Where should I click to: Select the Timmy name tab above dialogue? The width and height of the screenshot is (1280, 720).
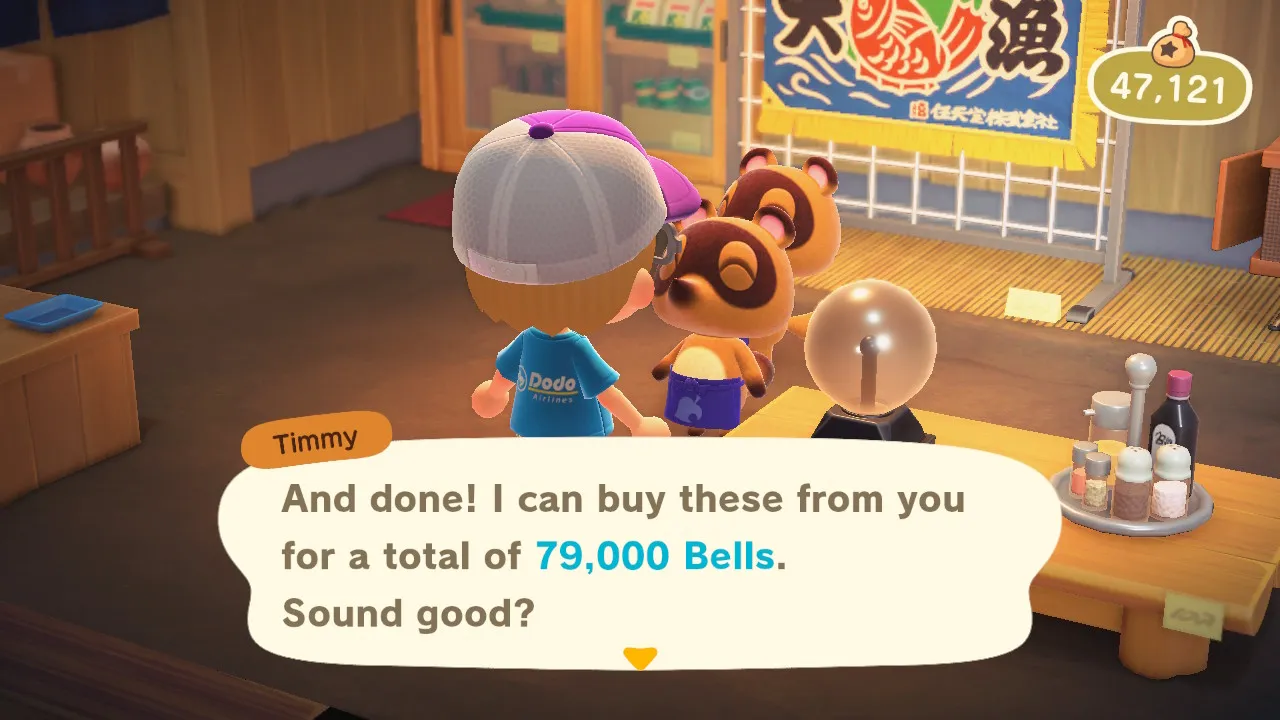[315, 438]
